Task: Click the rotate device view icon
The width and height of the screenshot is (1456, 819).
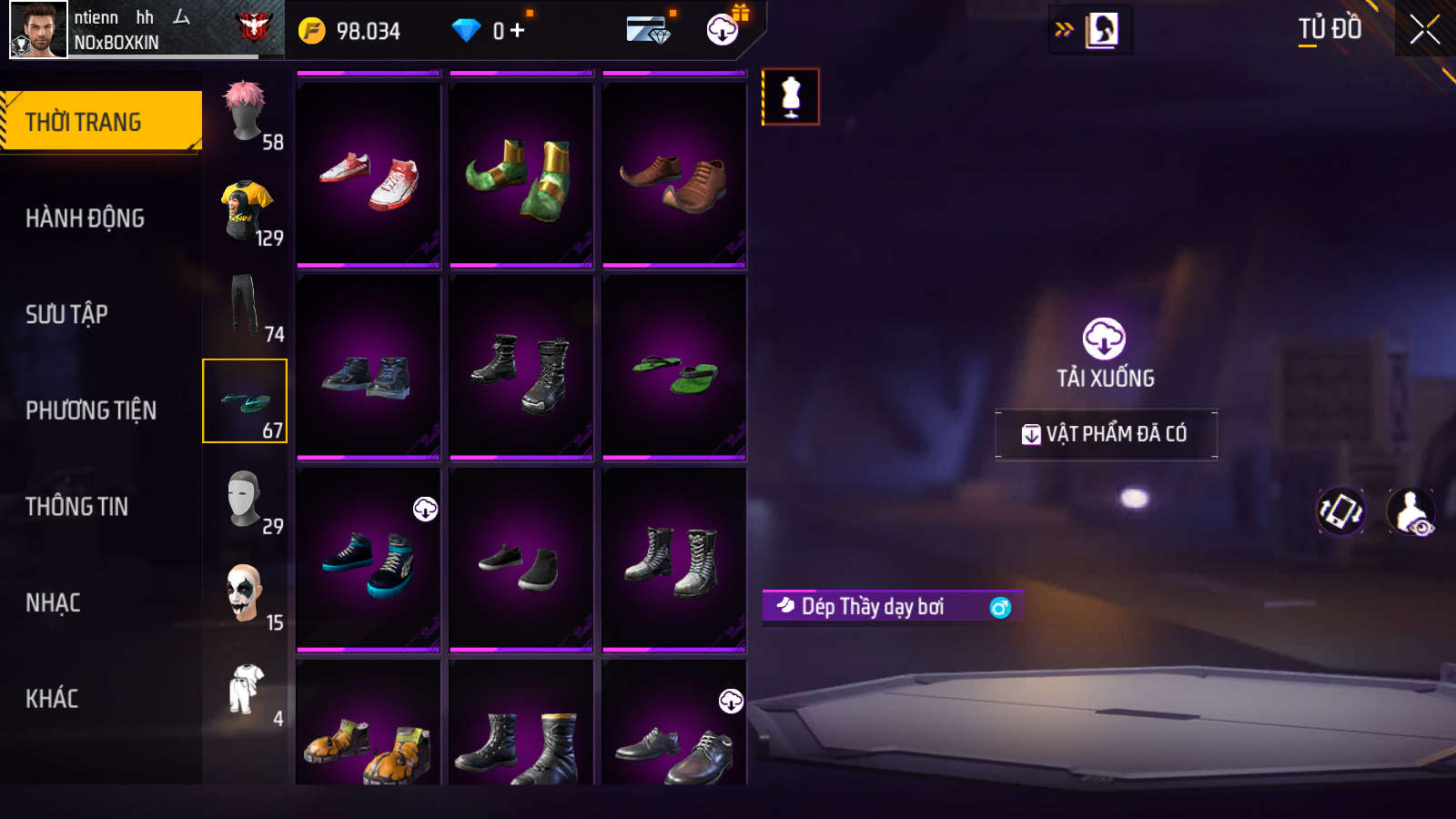Action: point(1340,511)
